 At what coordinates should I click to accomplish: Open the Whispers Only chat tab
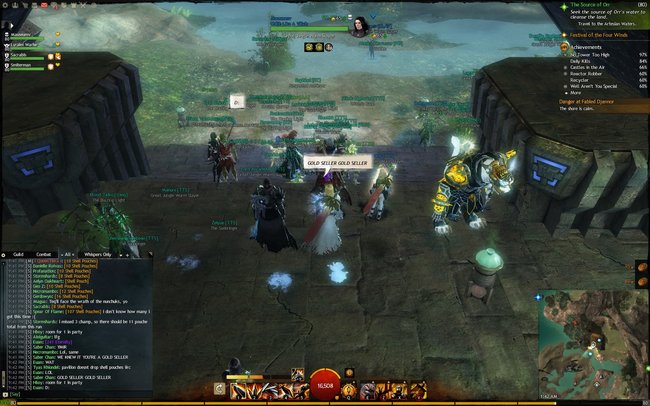(x=97, y=254)
